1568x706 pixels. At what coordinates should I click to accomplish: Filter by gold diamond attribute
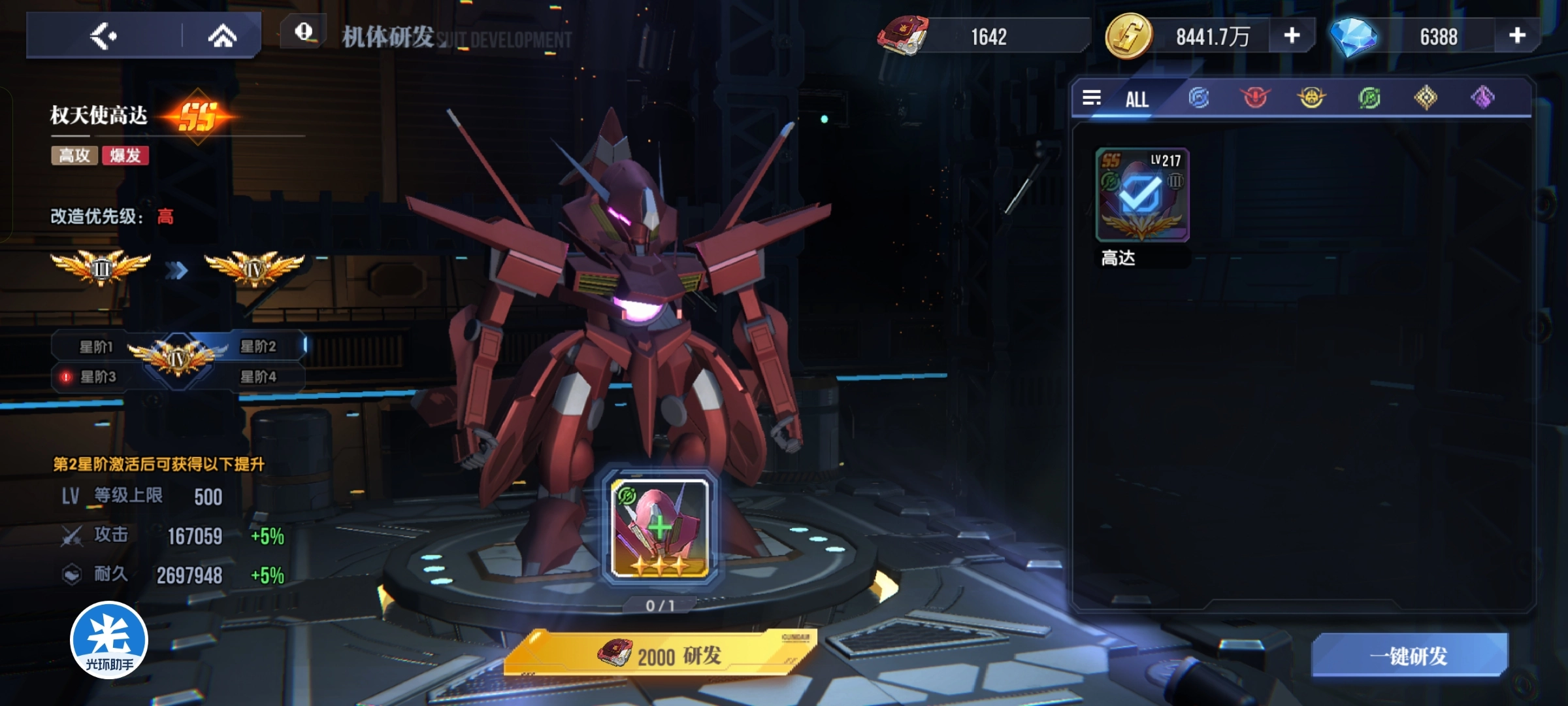1426,98
